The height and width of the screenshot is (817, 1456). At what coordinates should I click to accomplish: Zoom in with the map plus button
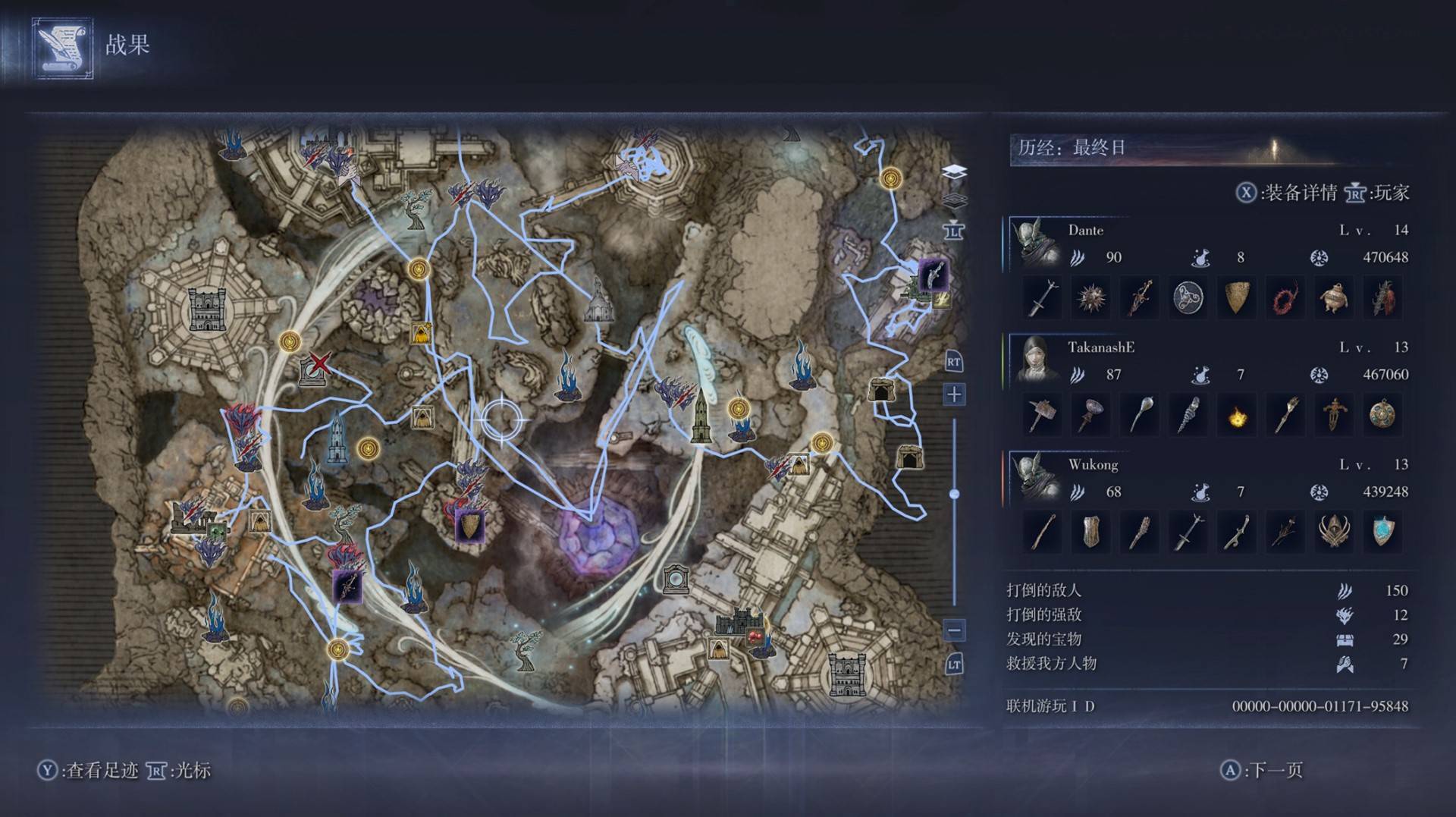pos(954,394)
